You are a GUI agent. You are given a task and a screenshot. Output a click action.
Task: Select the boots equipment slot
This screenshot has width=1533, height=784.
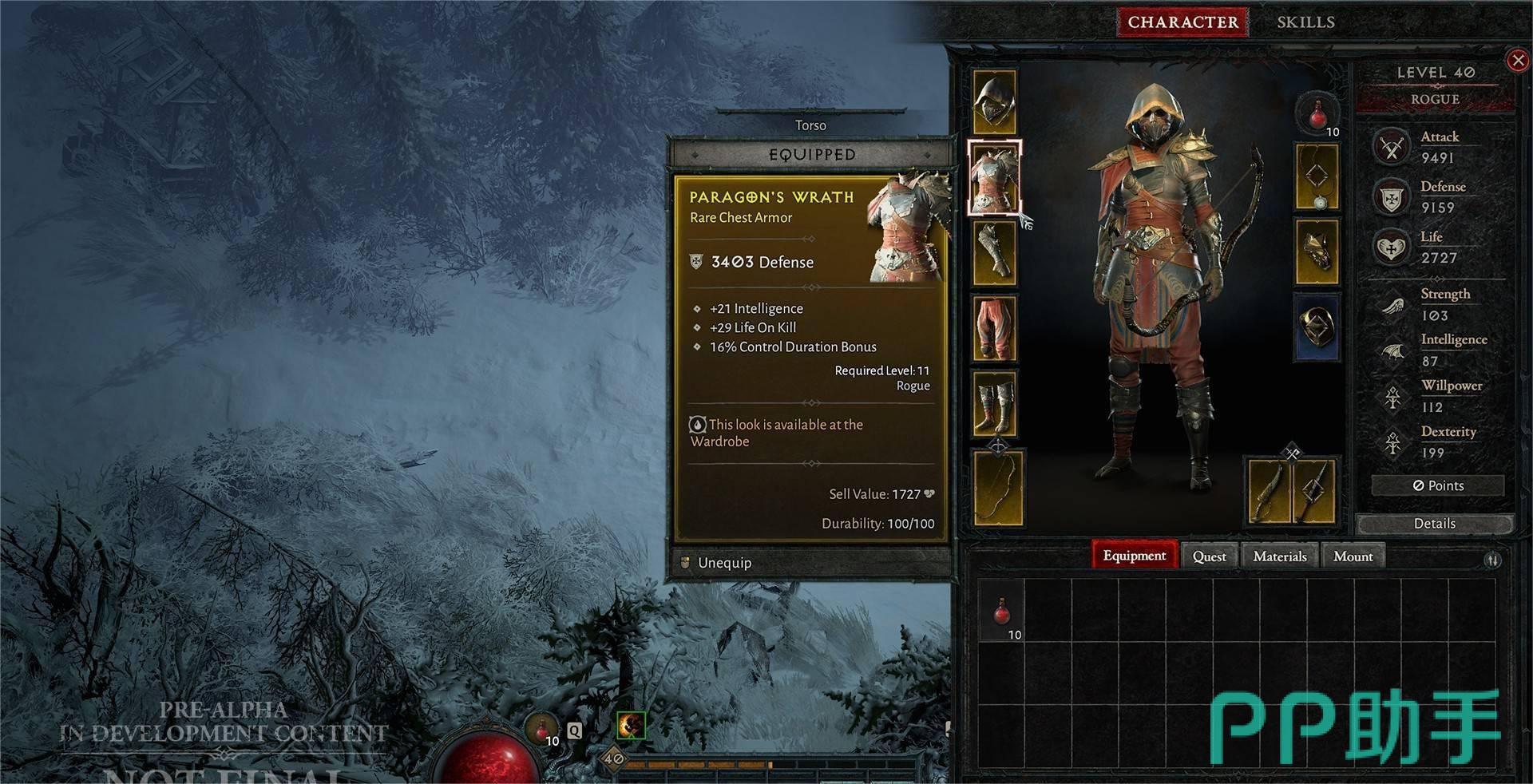click(994, 403)
